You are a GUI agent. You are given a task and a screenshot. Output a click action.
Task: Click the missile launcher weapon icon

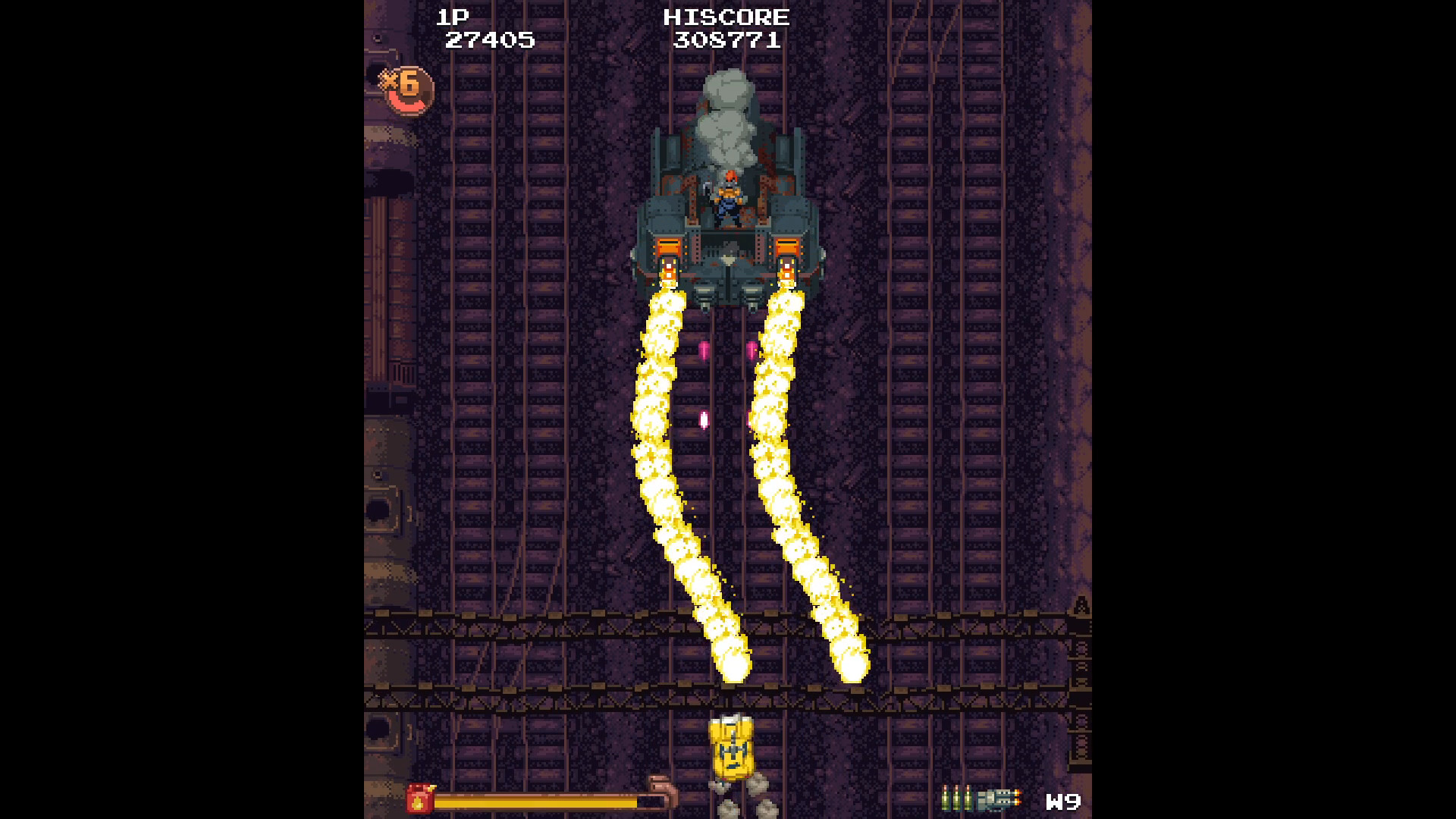coord(997,798)
